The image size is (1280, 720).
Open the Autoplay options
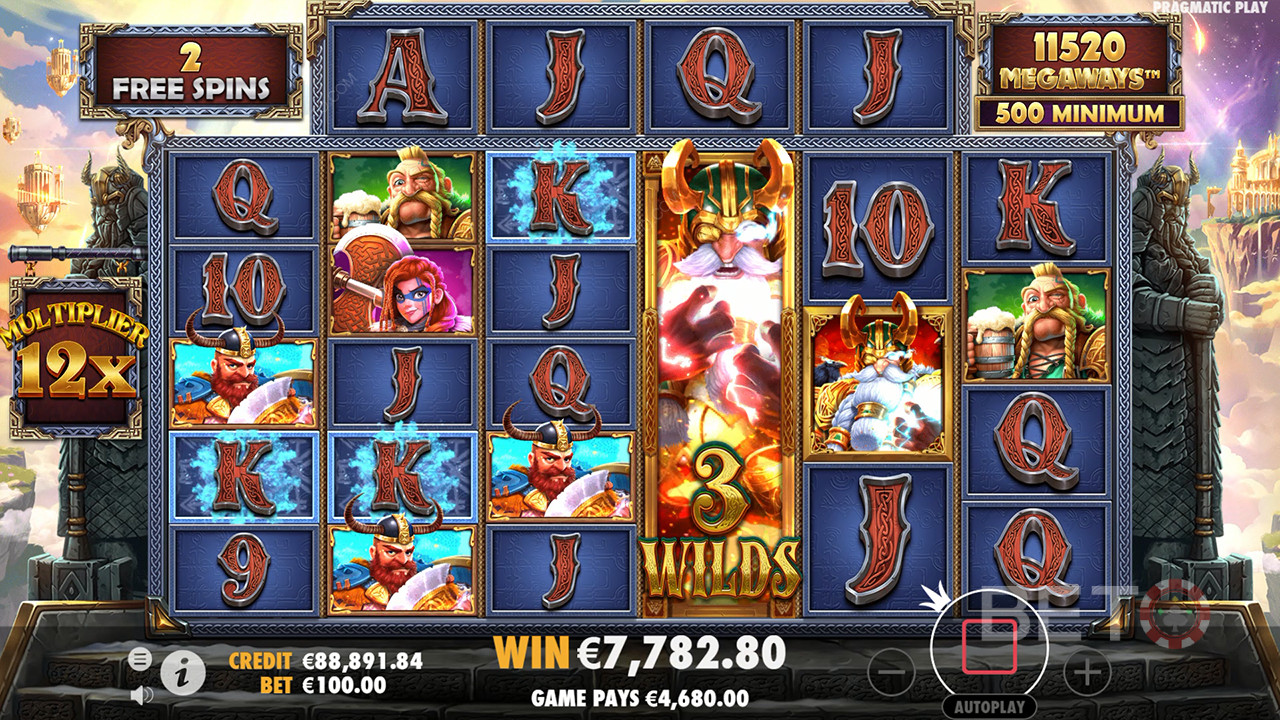[x=989, y=707]
